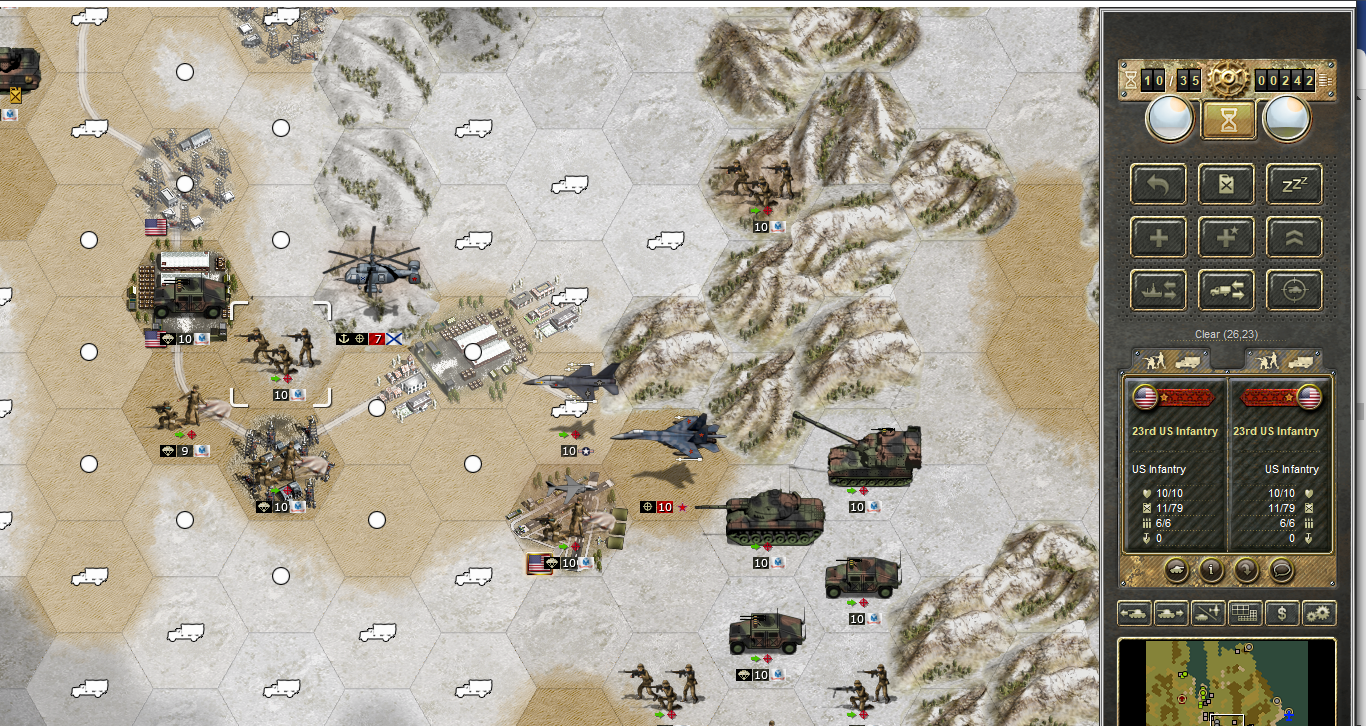Click the tank crosshair button

point(1294,290)
